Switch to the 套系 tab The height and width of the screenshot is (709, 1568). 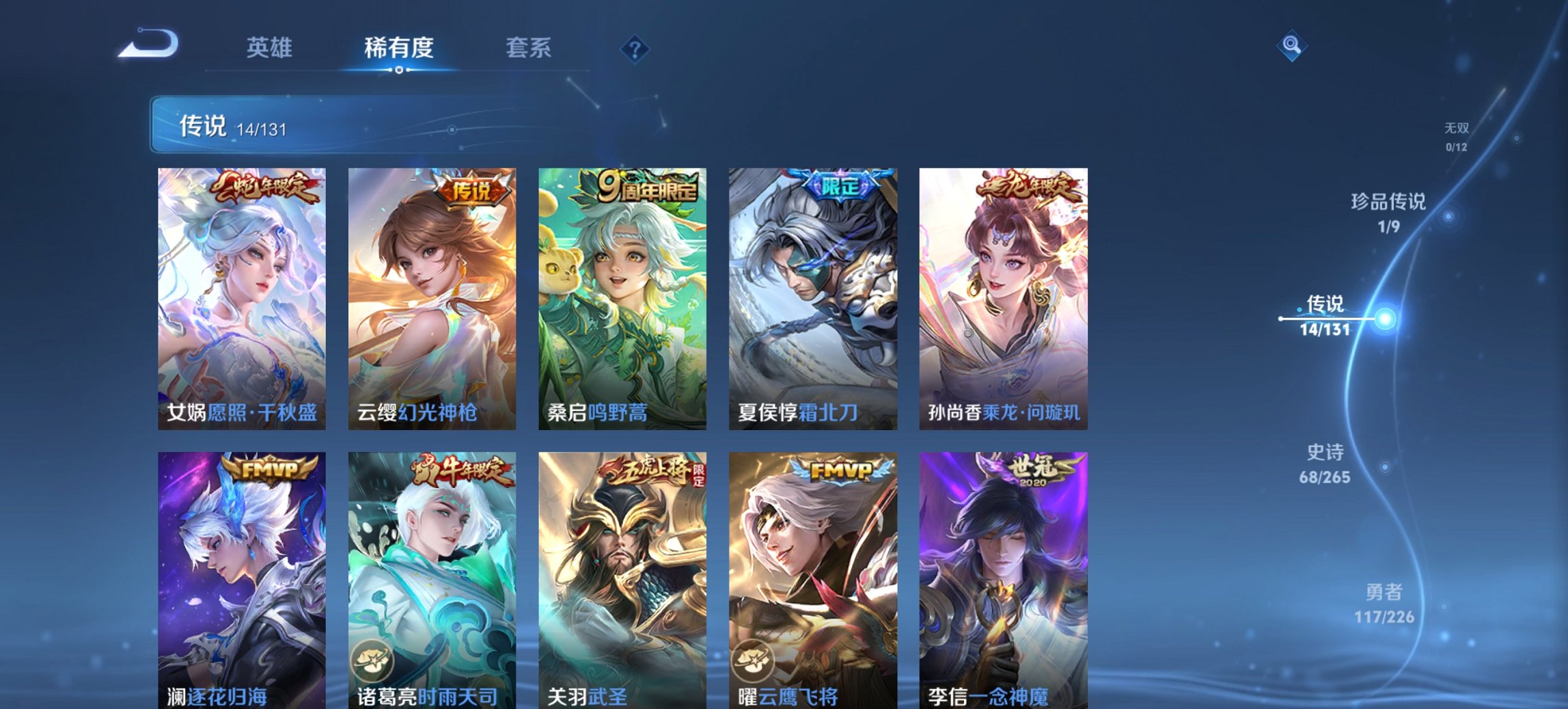[x=528, y=48]
